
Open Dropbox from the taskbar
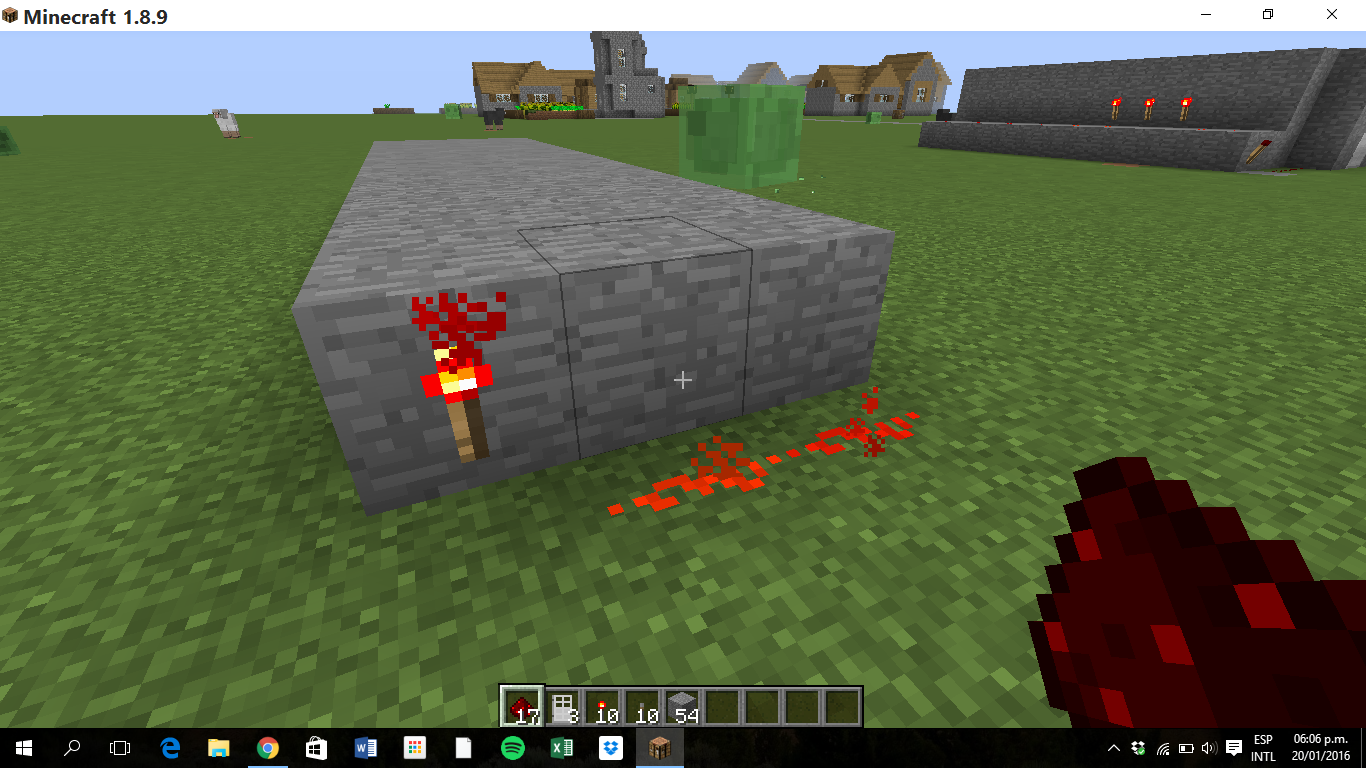click(x=610, y=747)
